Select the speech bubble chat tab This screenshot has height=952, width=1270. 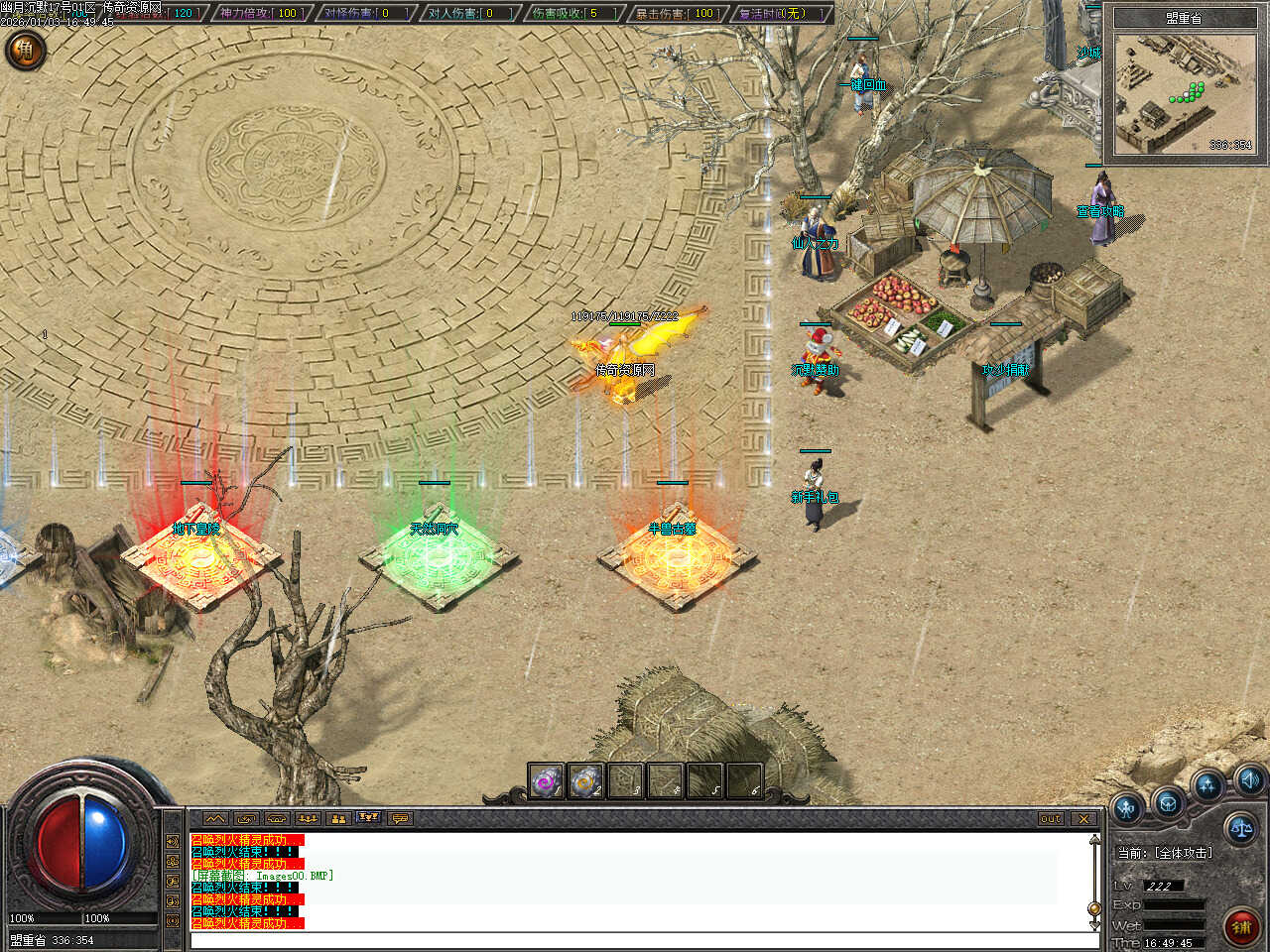click(x=400, y=819)
